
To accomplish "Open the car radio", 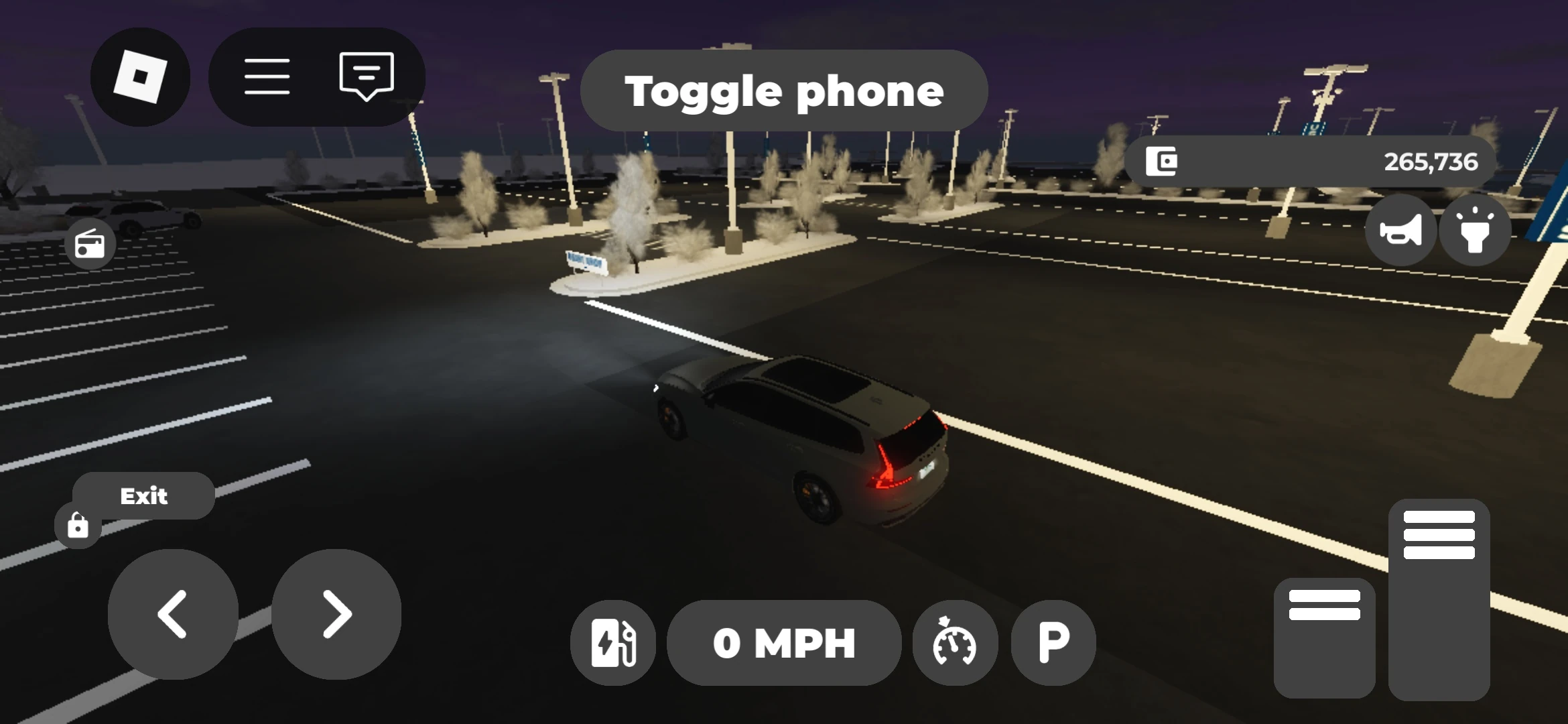I will (x=91, y=243).
